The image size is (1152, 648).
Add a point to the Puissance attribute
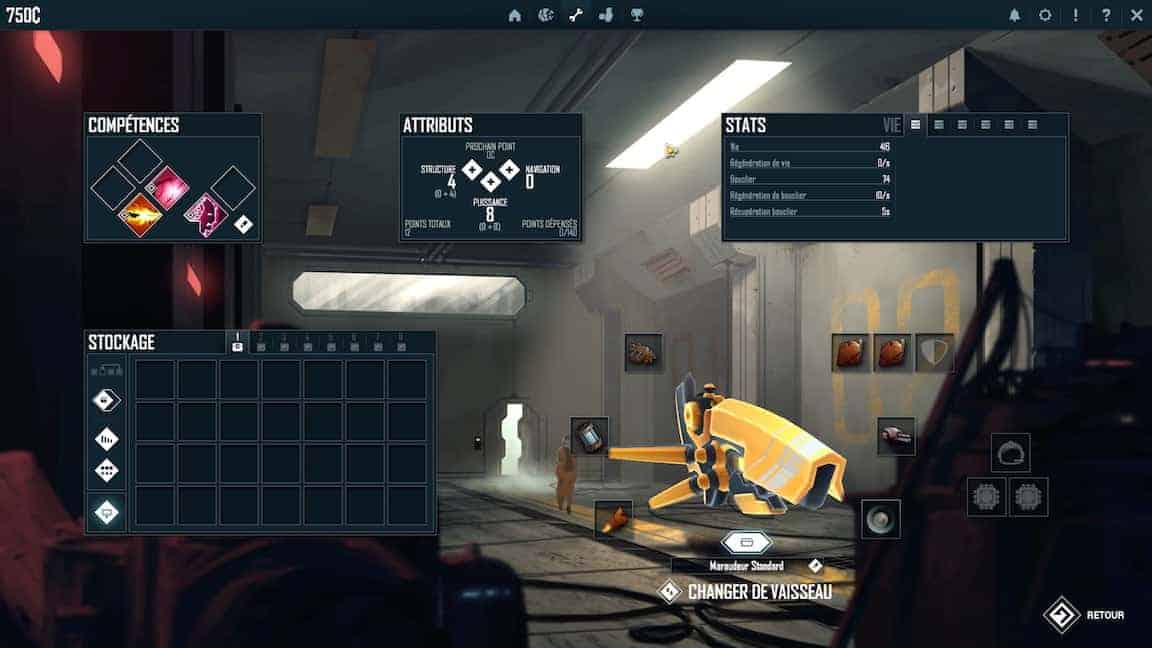490,182
